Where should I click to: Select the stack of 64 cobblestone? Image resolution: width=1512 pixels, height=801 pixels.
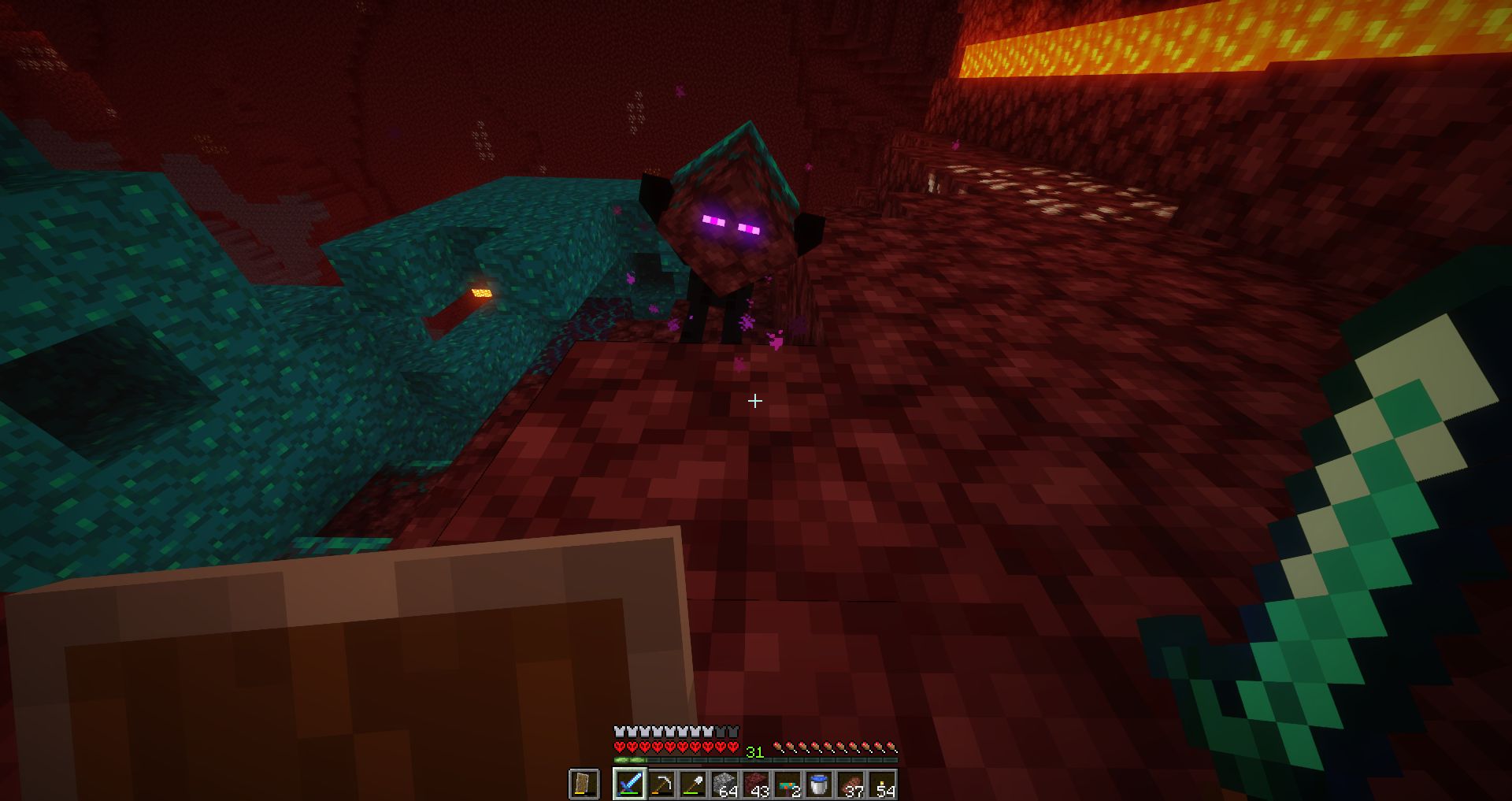(726, 782)
